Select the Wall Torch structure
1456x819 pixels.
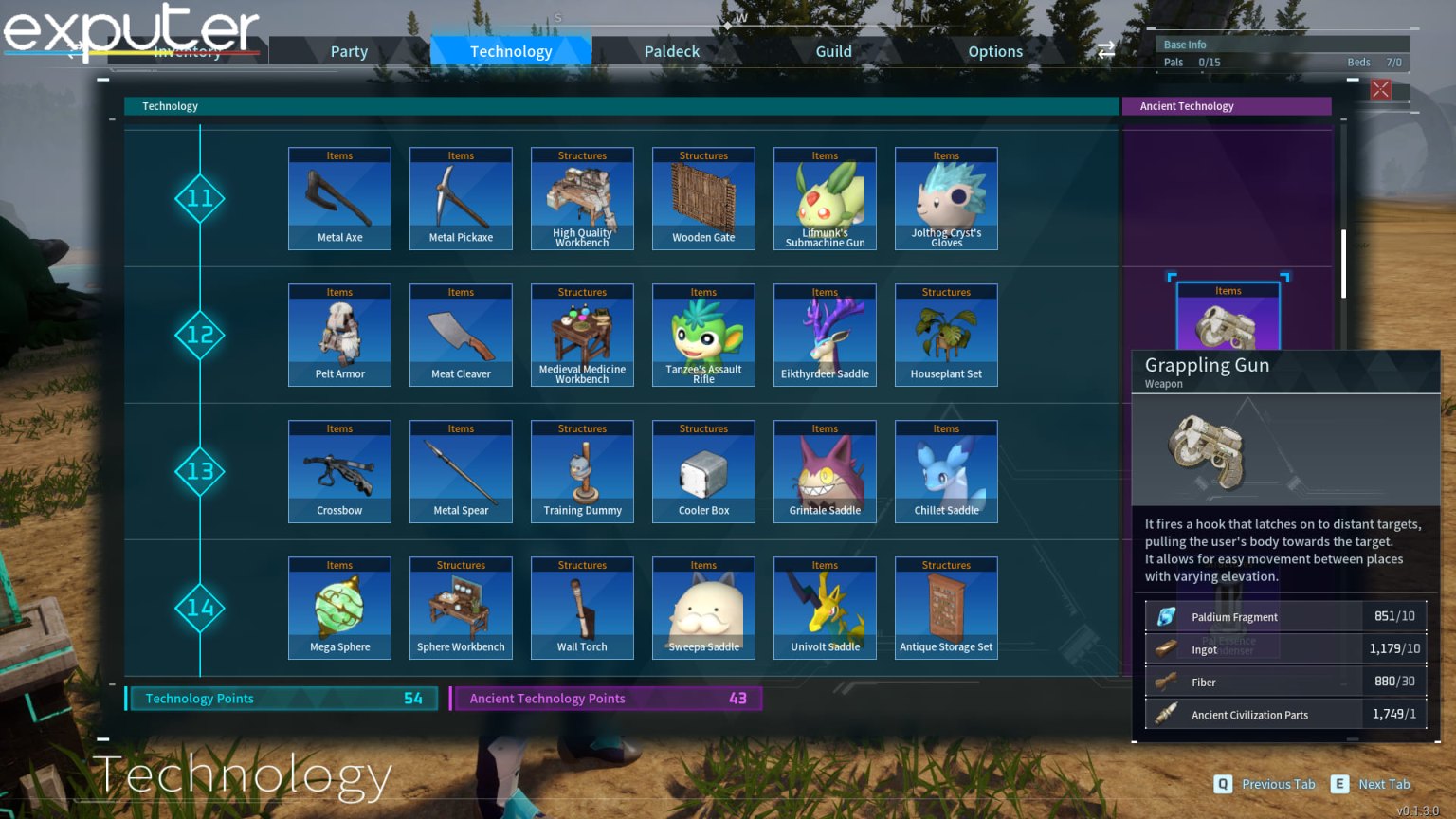(x=582, y=608)
